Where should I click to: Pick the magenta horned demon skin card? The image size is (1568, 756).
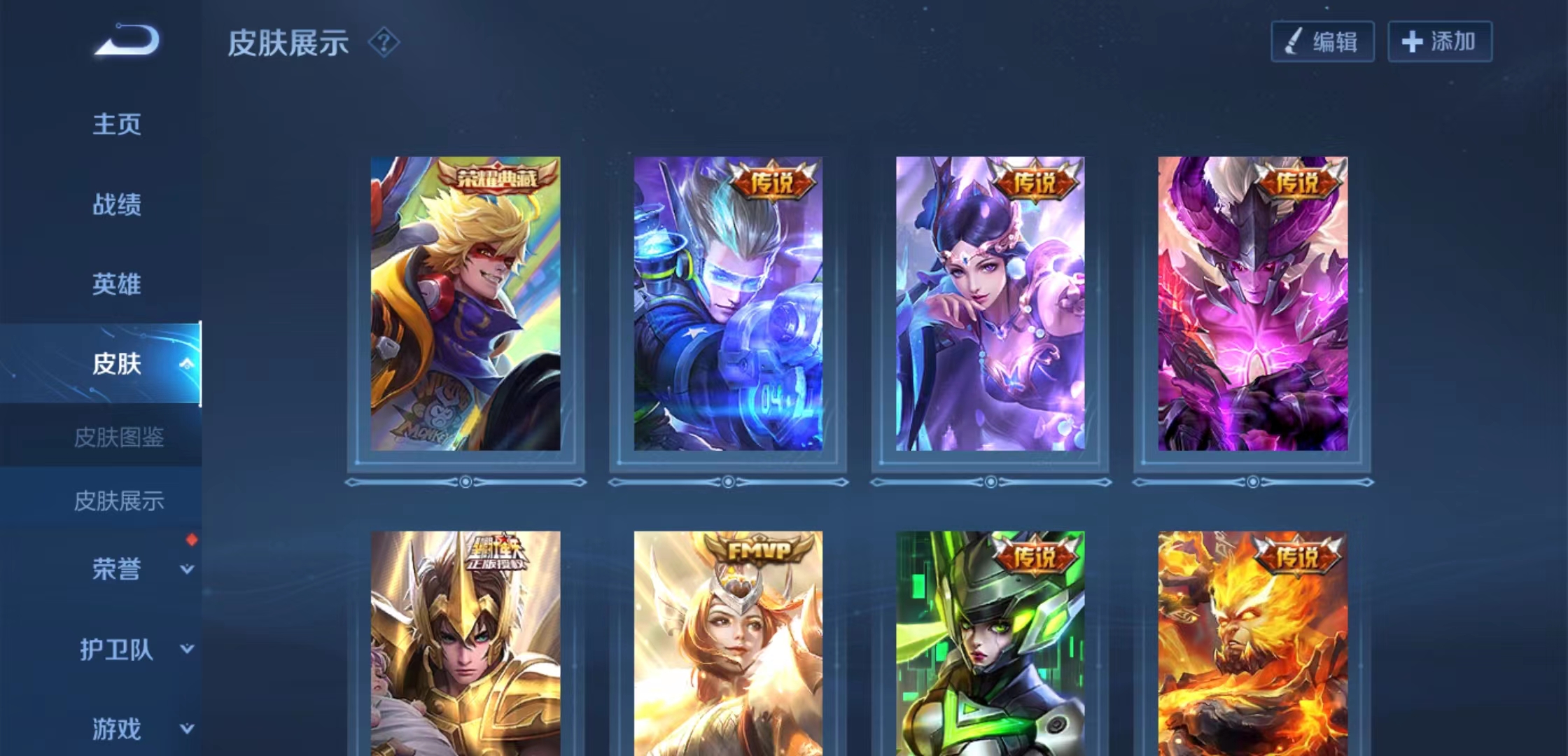point(1252,303)
